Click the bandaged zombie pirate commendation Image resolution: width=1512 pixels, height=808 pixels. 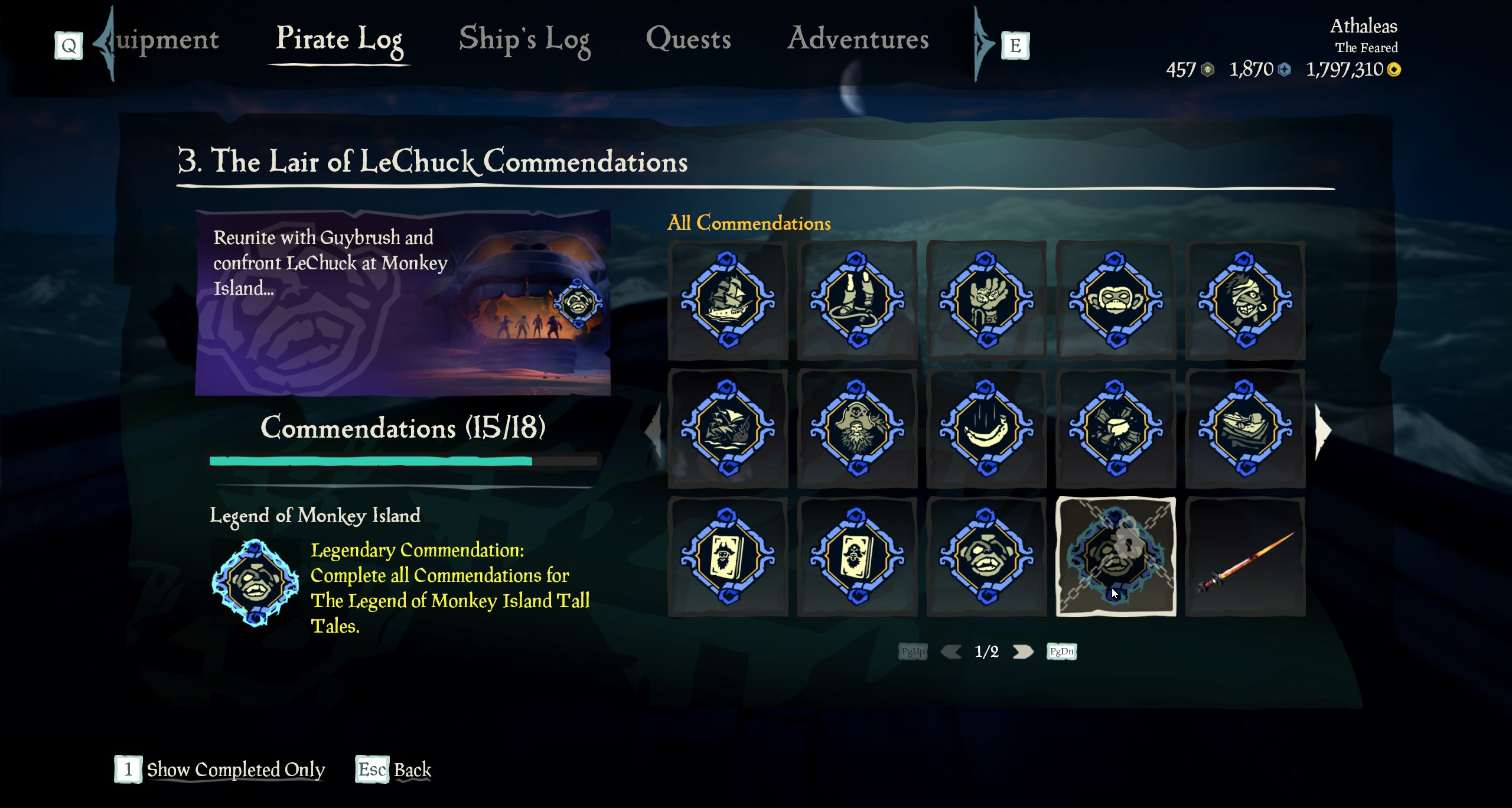tap(1245, 300)
